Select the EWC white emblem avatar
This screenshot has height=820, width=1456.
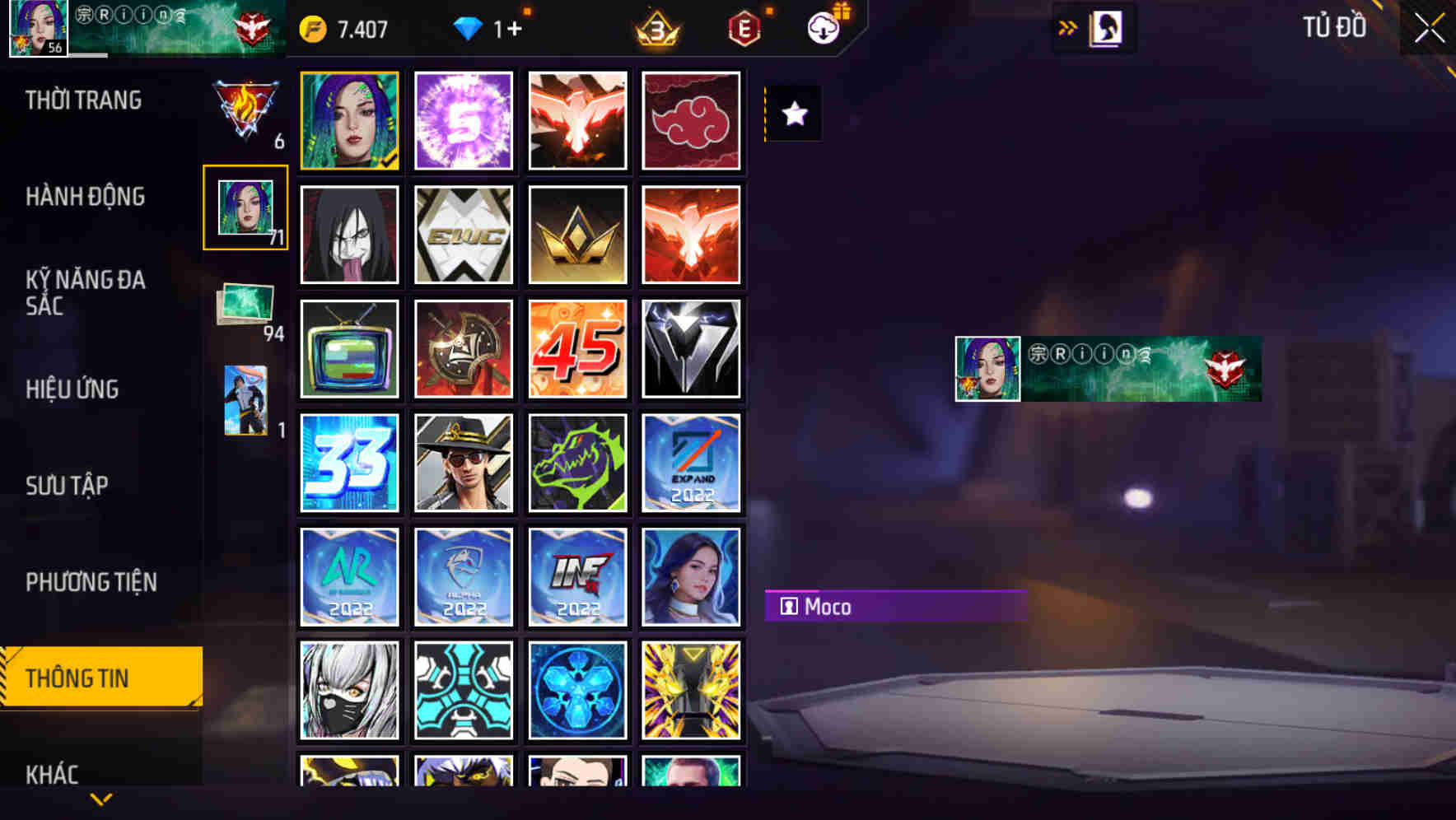(x=464, y=235)
